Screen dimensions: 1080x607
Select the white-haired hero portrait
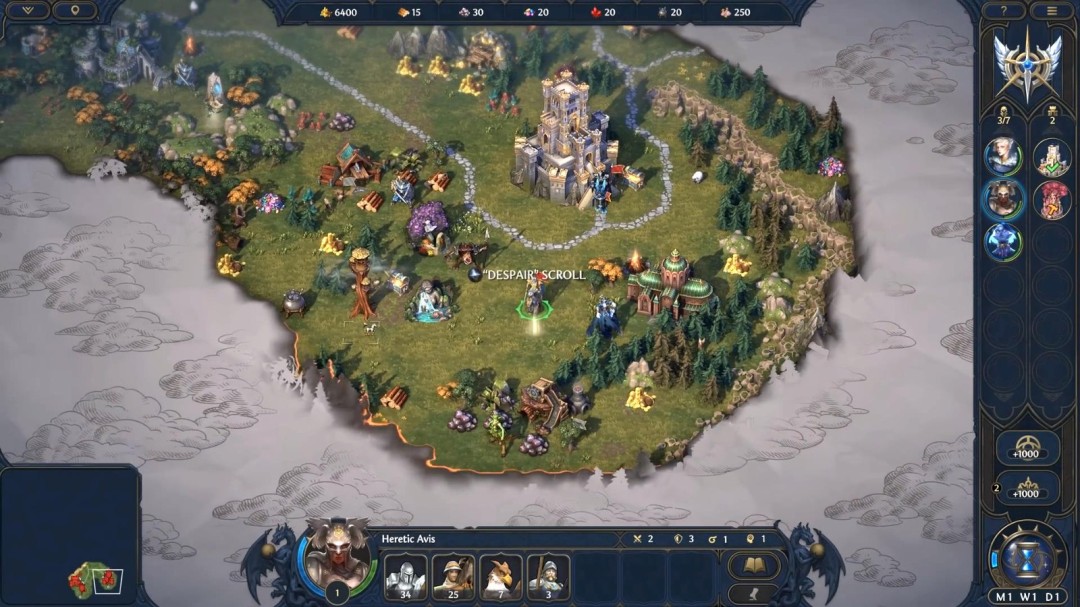[1002, 155]
